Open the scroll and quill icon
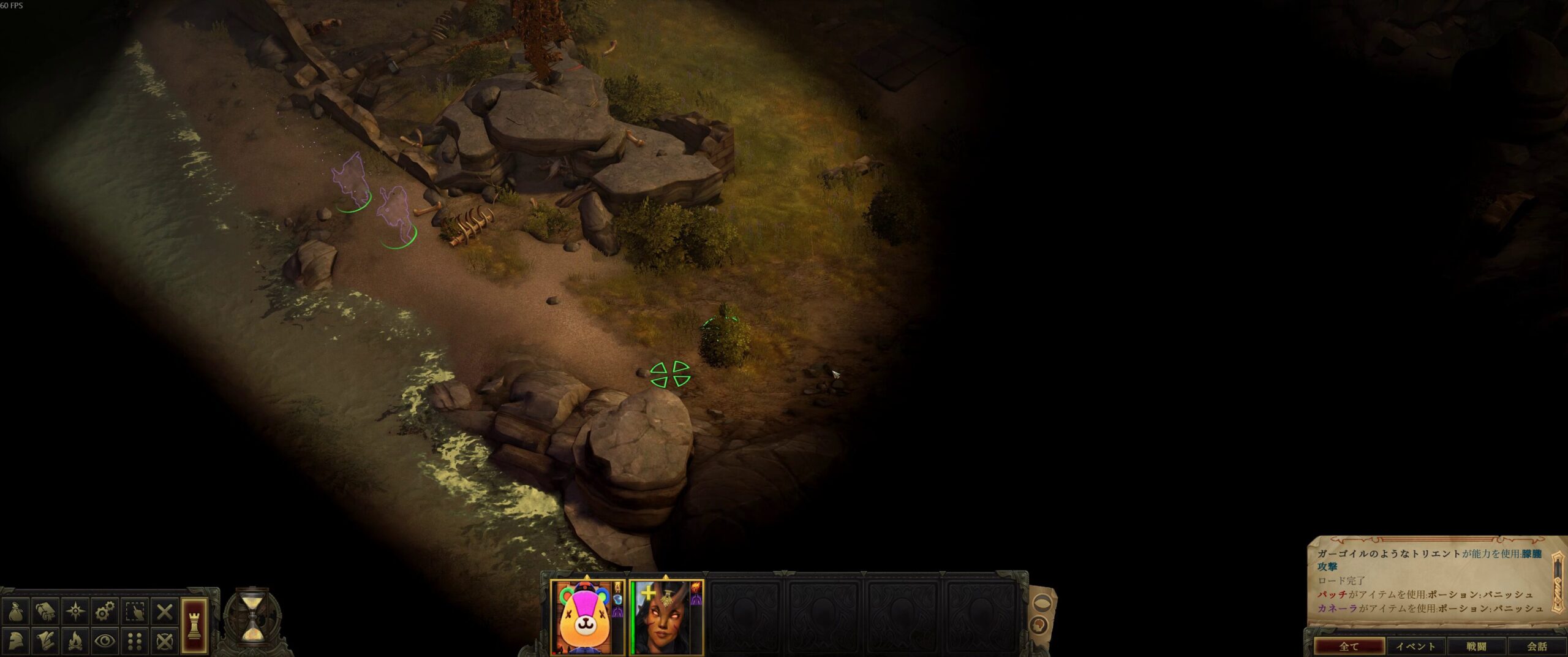The width and height of the screenshot is (1568, 657). [45, 641]
